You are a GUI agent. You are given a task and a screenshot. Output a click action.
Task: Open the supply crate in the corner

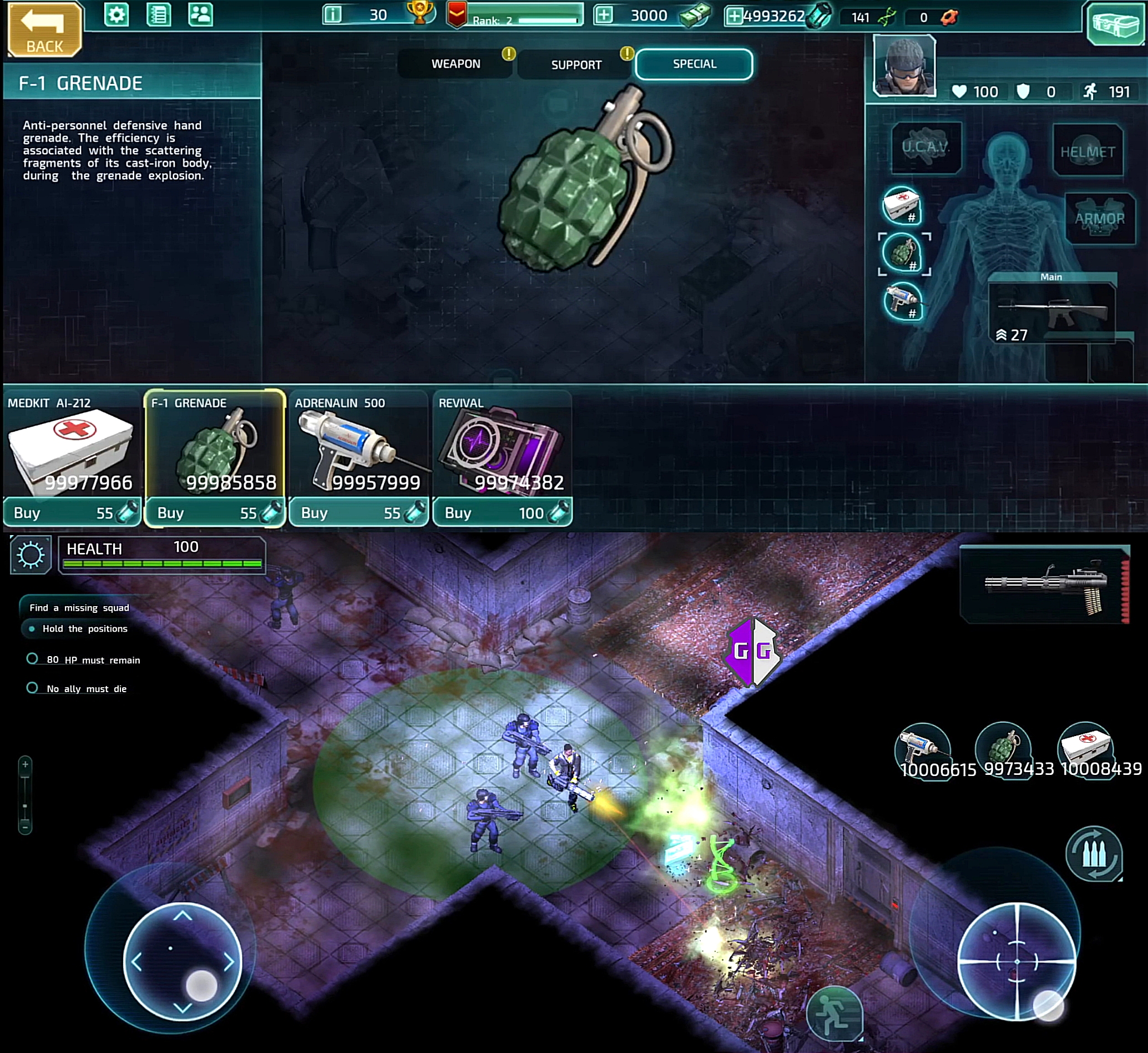coord(1115,24)
